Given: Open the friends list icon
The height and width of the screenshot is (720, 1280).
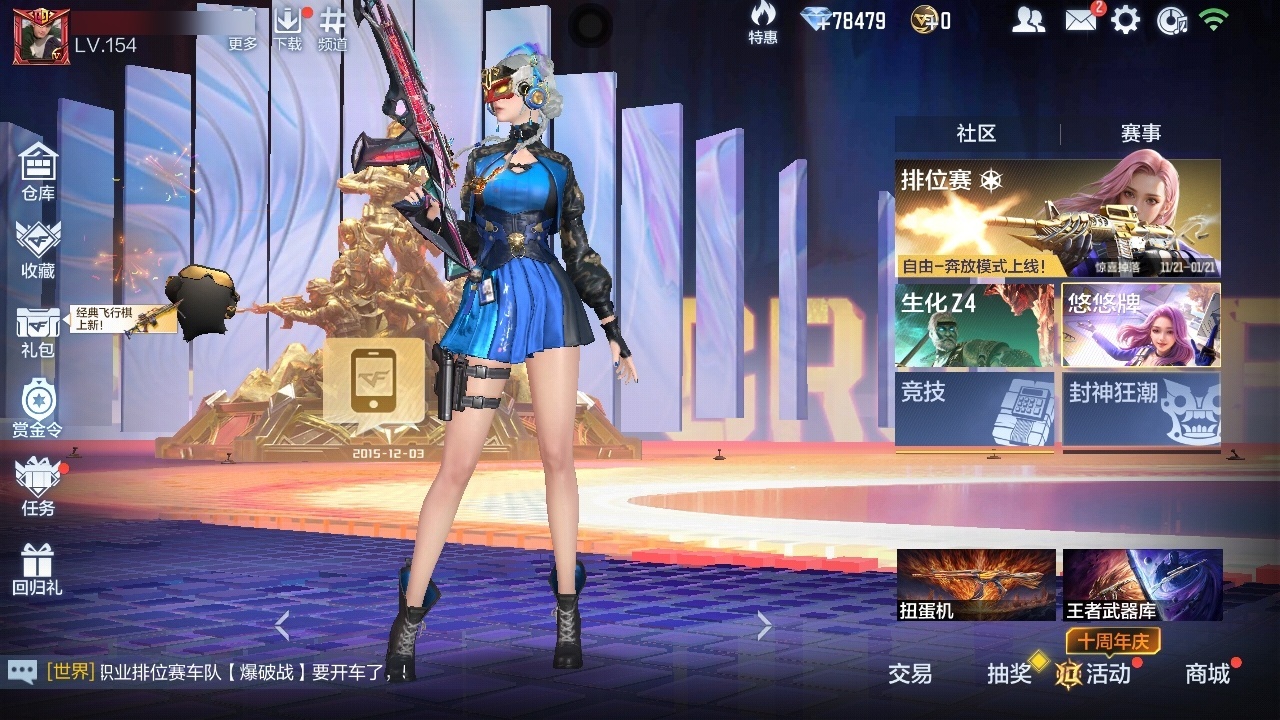Looking at the screenshot, I should (x=1028, y=20).
